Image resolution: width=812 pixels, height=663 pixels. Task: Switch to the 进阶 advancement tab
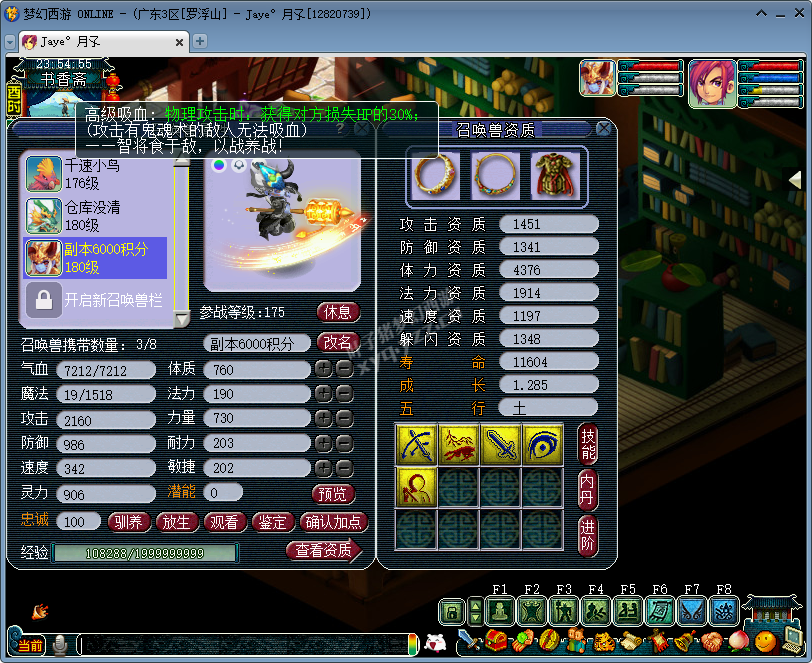point(589,534)
